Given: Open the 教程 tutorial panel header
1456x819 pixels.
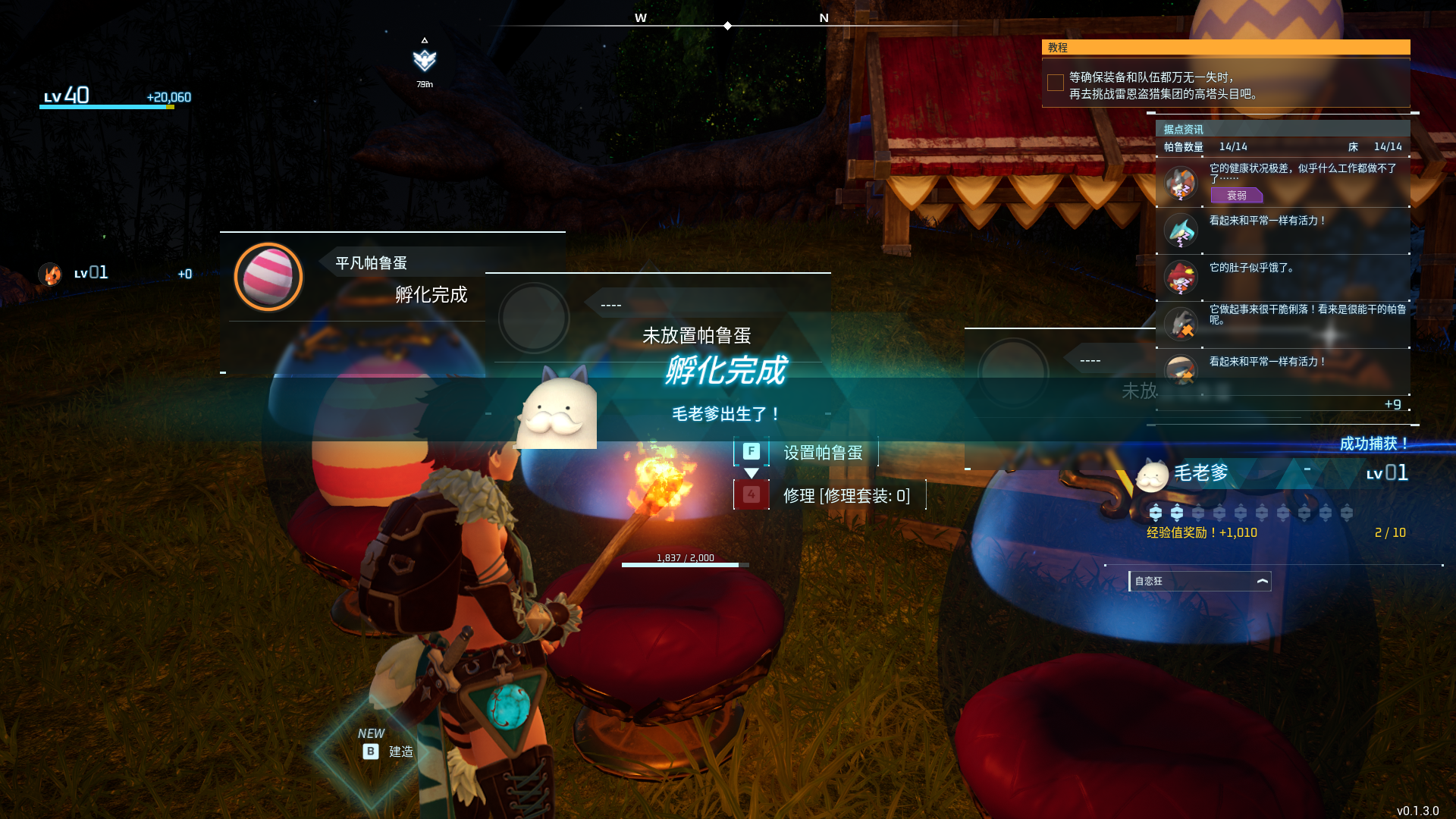Looking at the screenshot, I should pos(1225,48).
